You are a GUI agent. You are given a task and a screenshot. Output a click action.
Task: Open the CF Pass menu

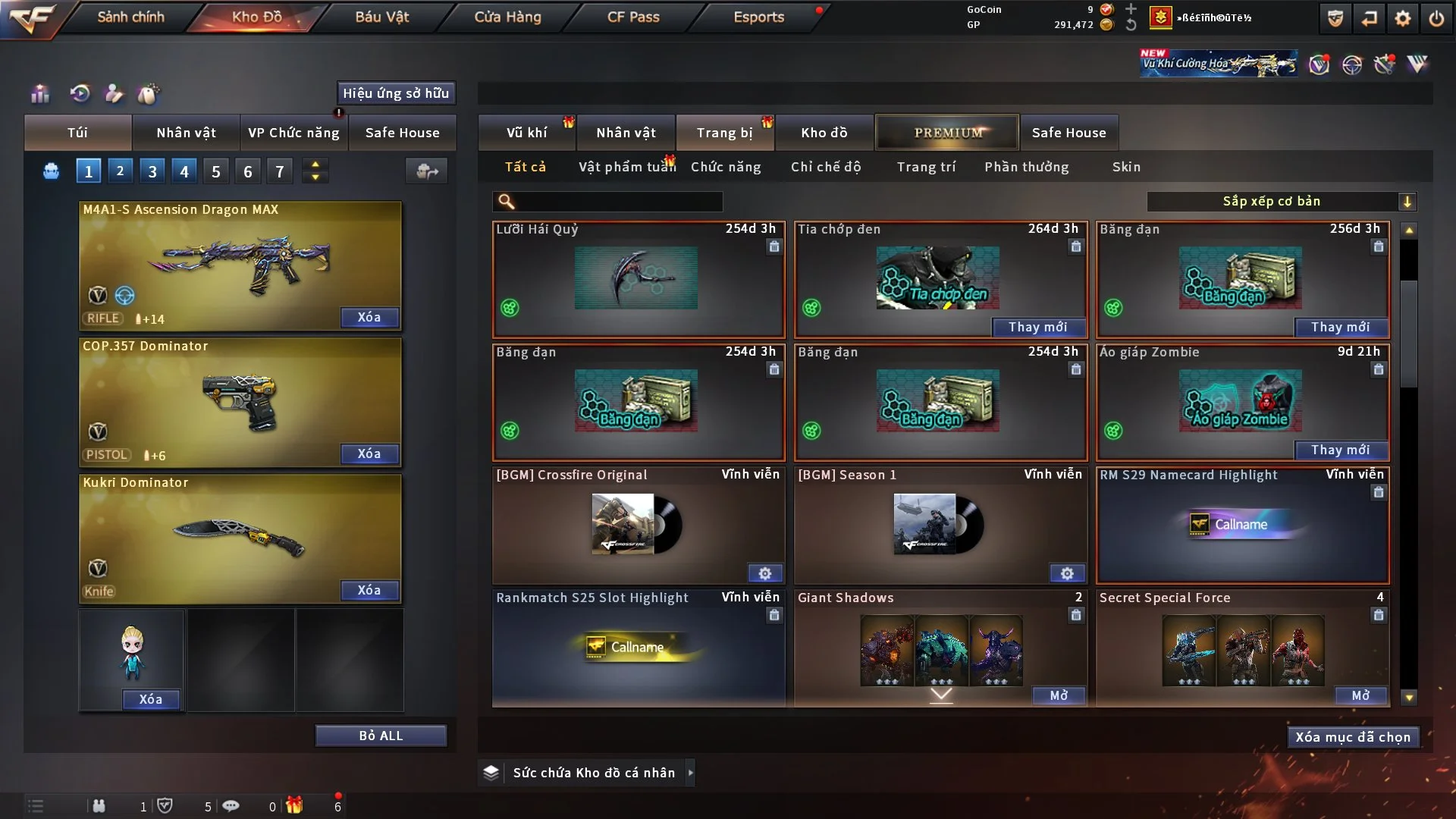click(633, 17)
